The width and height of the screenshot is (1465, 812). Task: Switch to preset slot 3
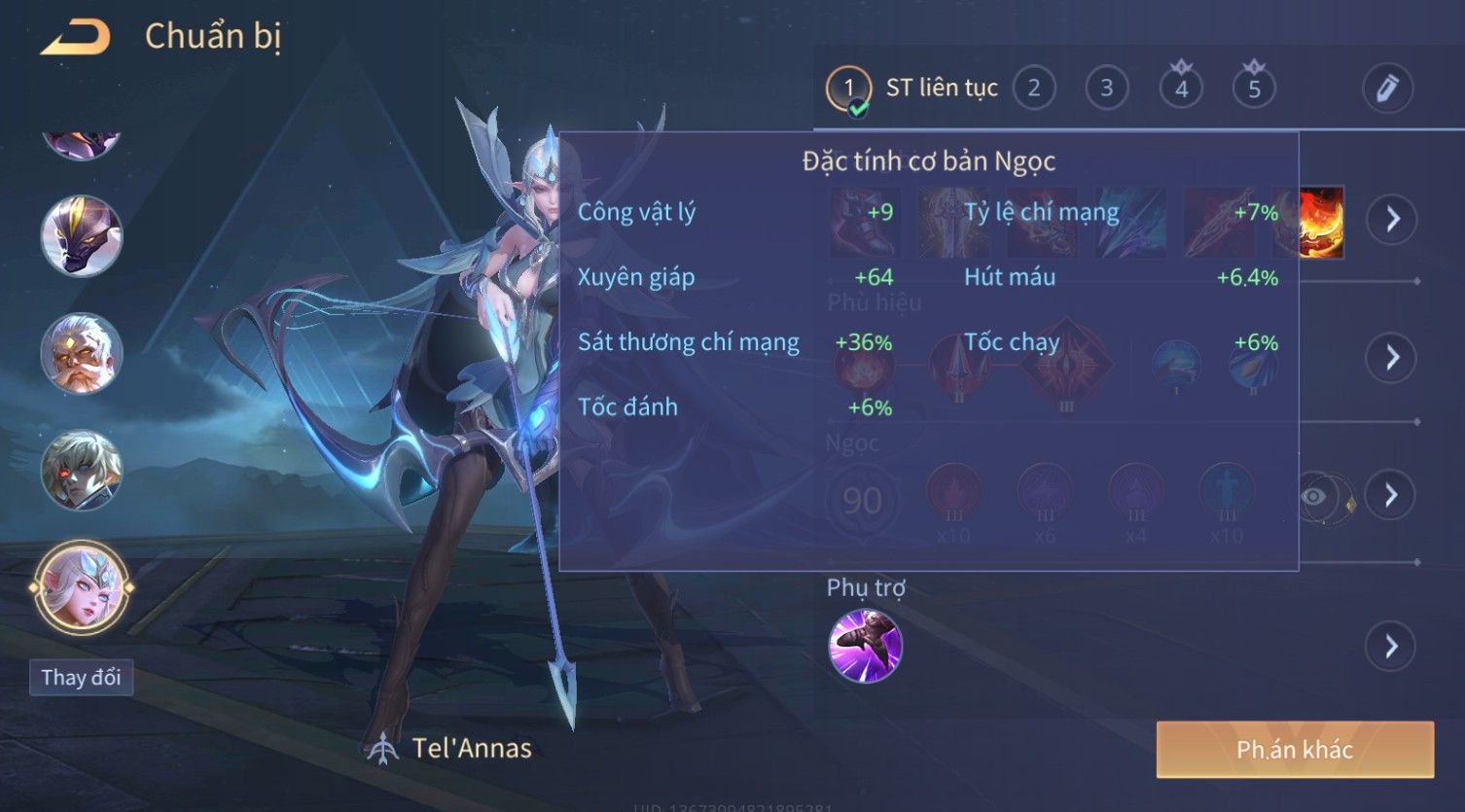pyautogui.click(x=1106, y=88)
